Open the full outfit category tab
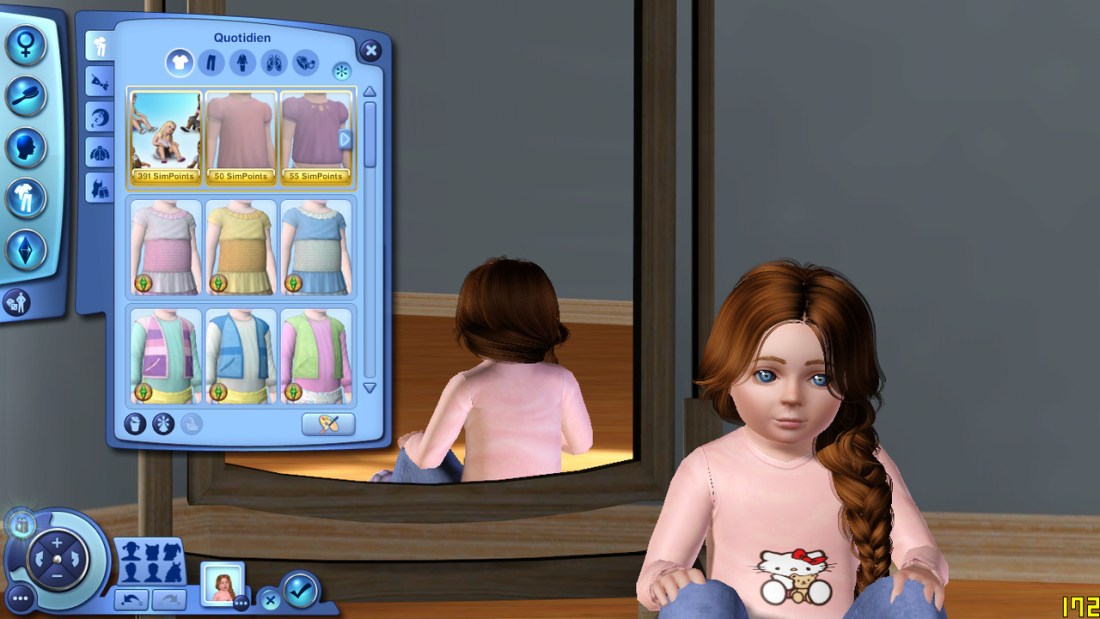The width and height of the screenshot is (1100, 619). click(242, 63)
